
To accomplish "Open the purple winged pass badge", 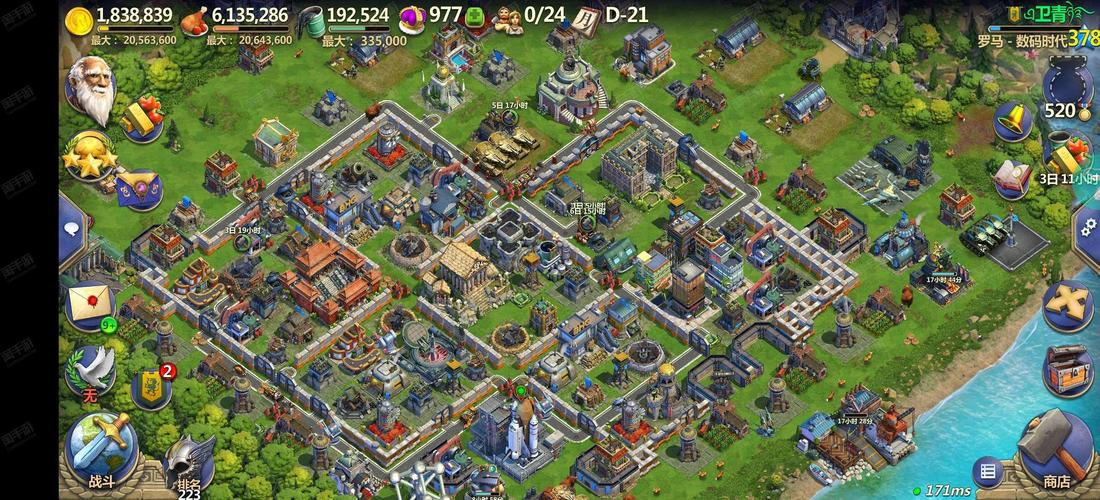I will 139,187.
